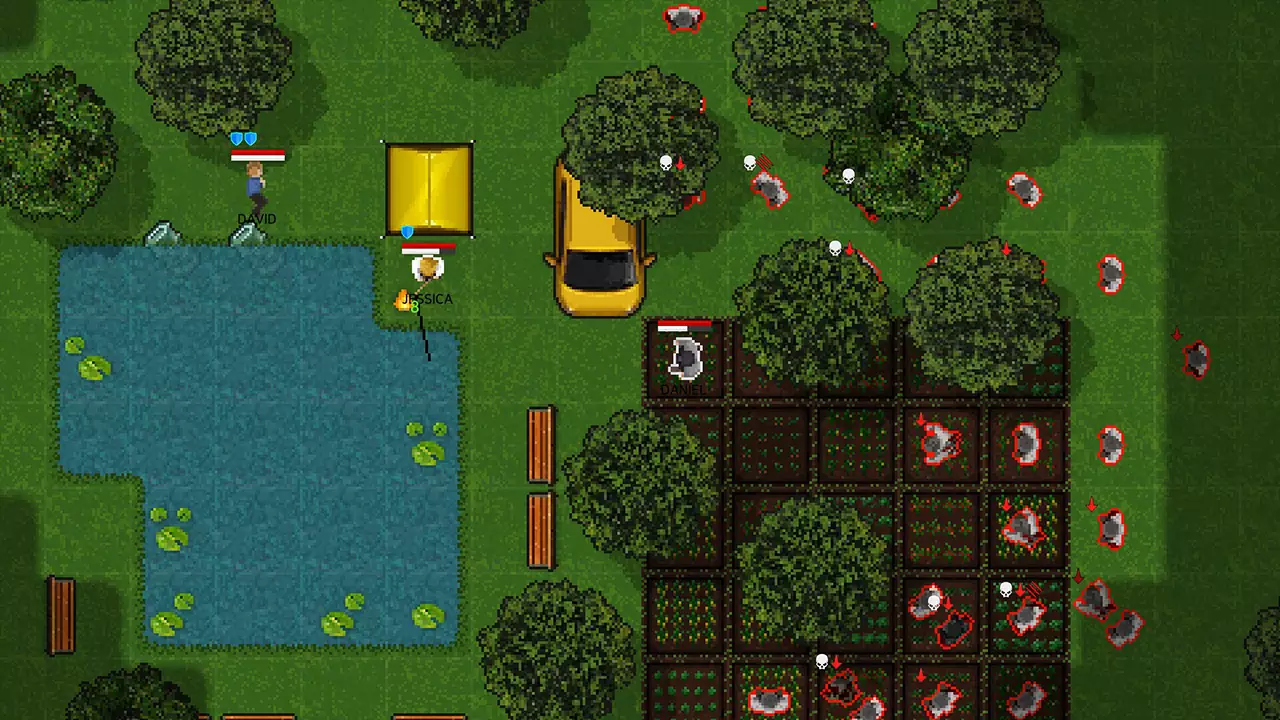1280x720 pixels.
Task: Click the player name JESSICA
Action: coord(426,299)
